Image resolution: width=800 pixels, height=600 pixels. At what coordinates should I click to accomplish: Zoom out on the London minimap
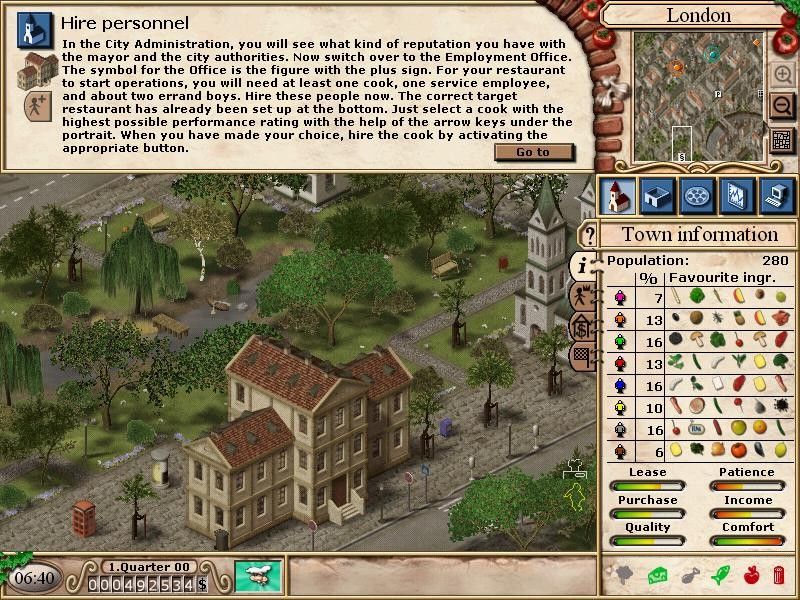[782, 105]
